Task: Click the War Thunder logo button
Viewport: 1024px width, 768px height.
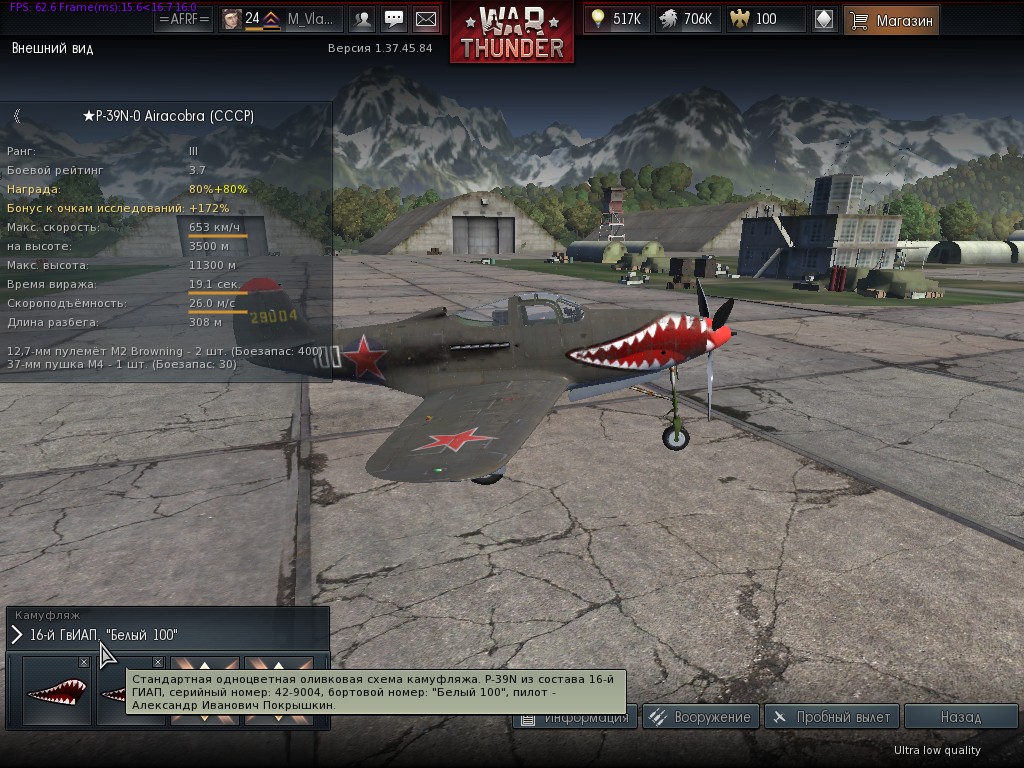Action: click(512, 33)
